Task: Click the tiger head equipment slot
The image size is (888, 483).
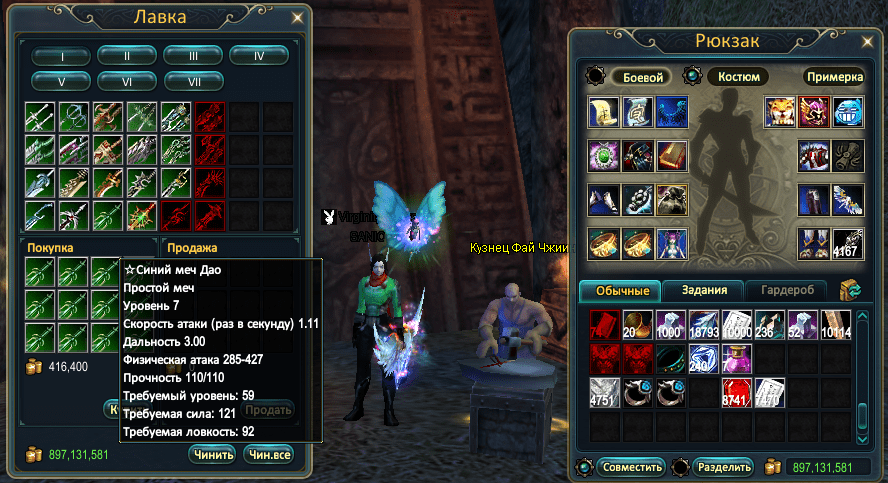Action: pos(780,112)
